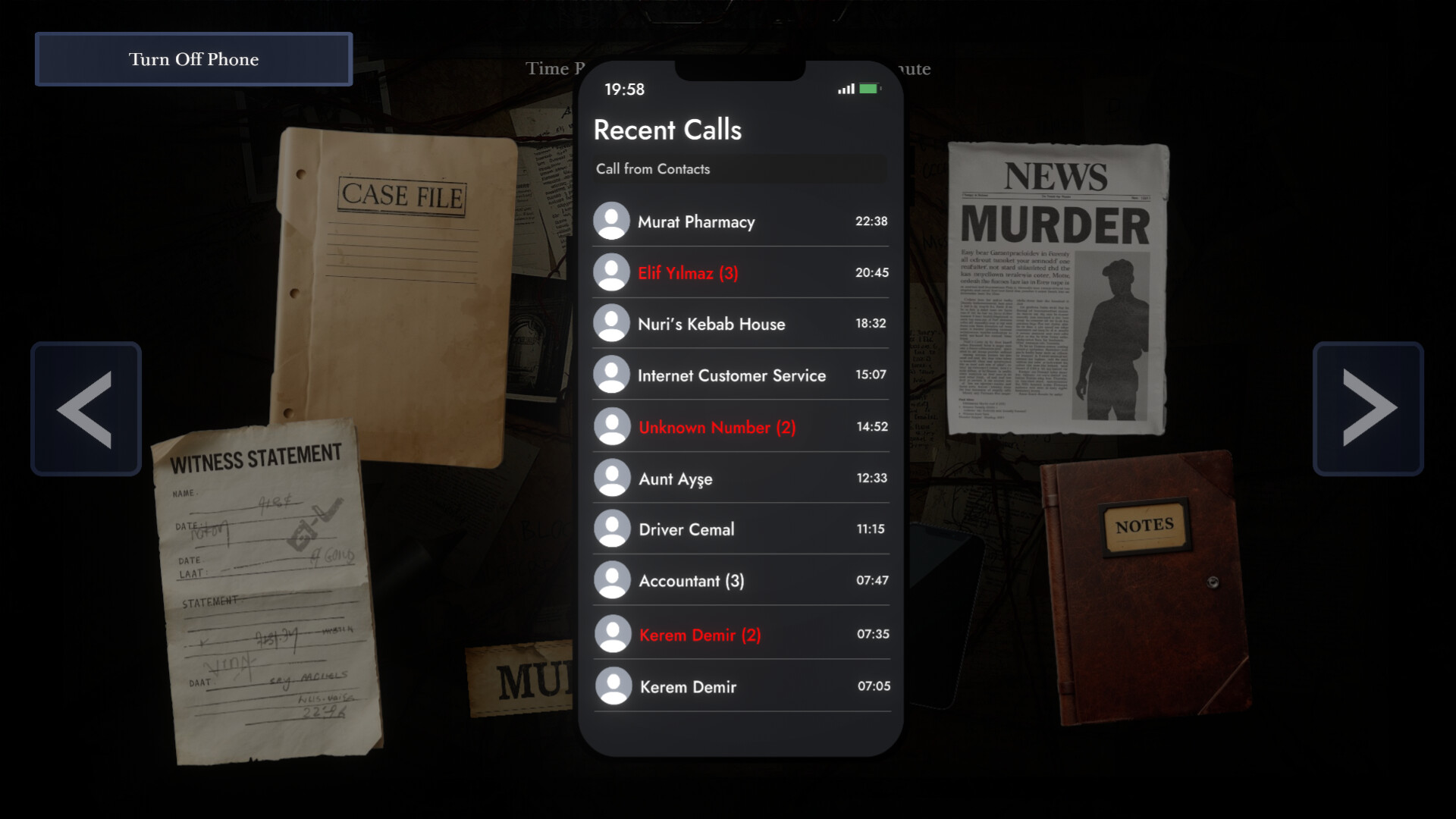Check the phone battery indicator
This screenshot has width=1456, height=819.
click(x=869, y=89)
